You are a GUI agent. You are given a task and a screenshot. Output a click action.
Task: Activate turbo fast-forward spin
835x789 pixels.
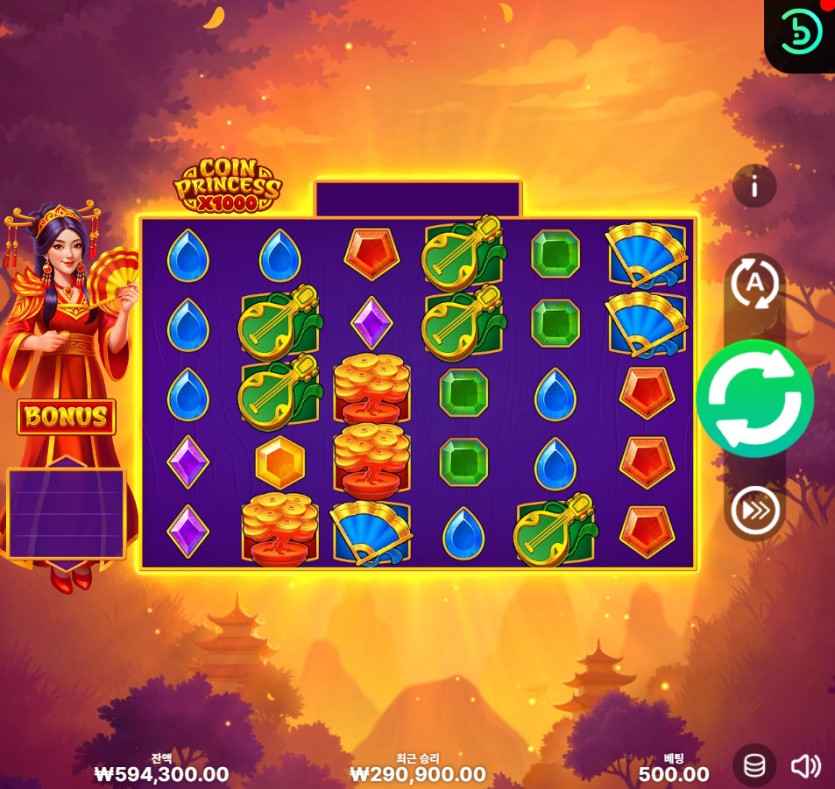755,511
